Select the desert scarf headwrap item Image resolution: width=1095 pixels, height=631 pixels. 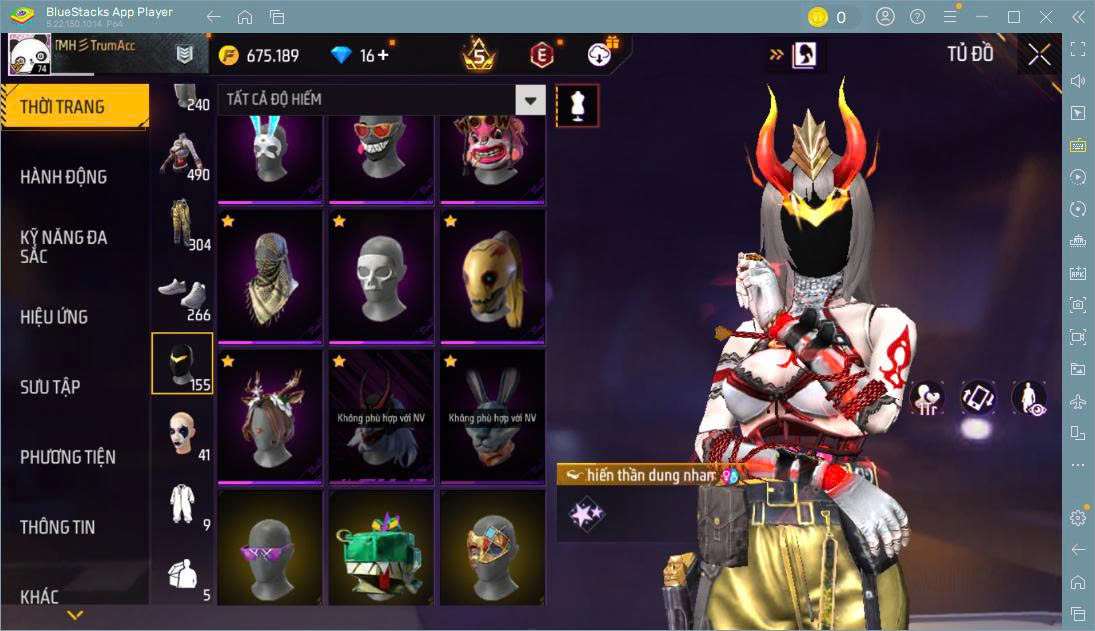pyautogui.click(x=270, y=275)
